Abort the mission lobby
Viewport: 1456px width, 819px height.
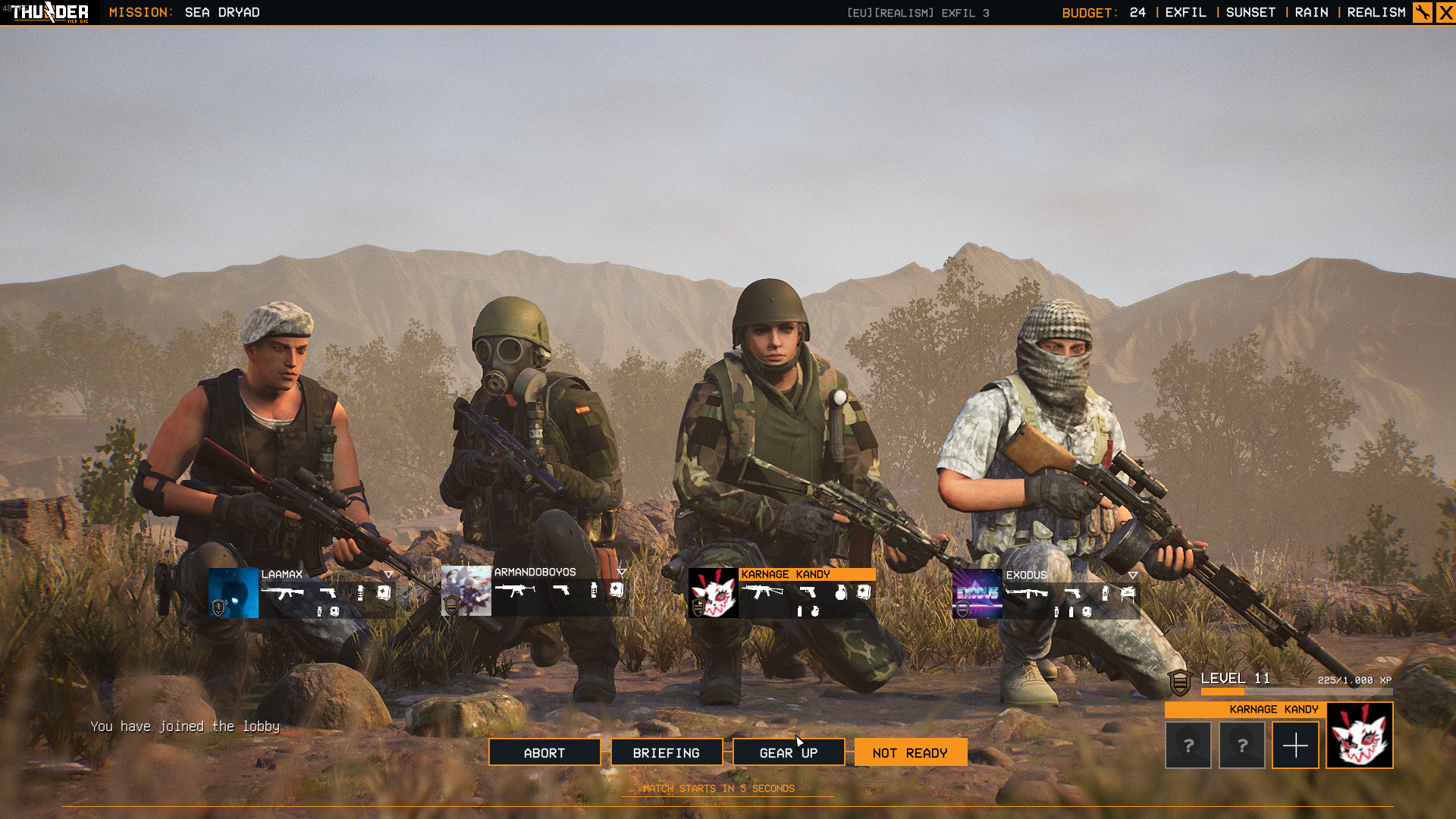coord(544,752)
